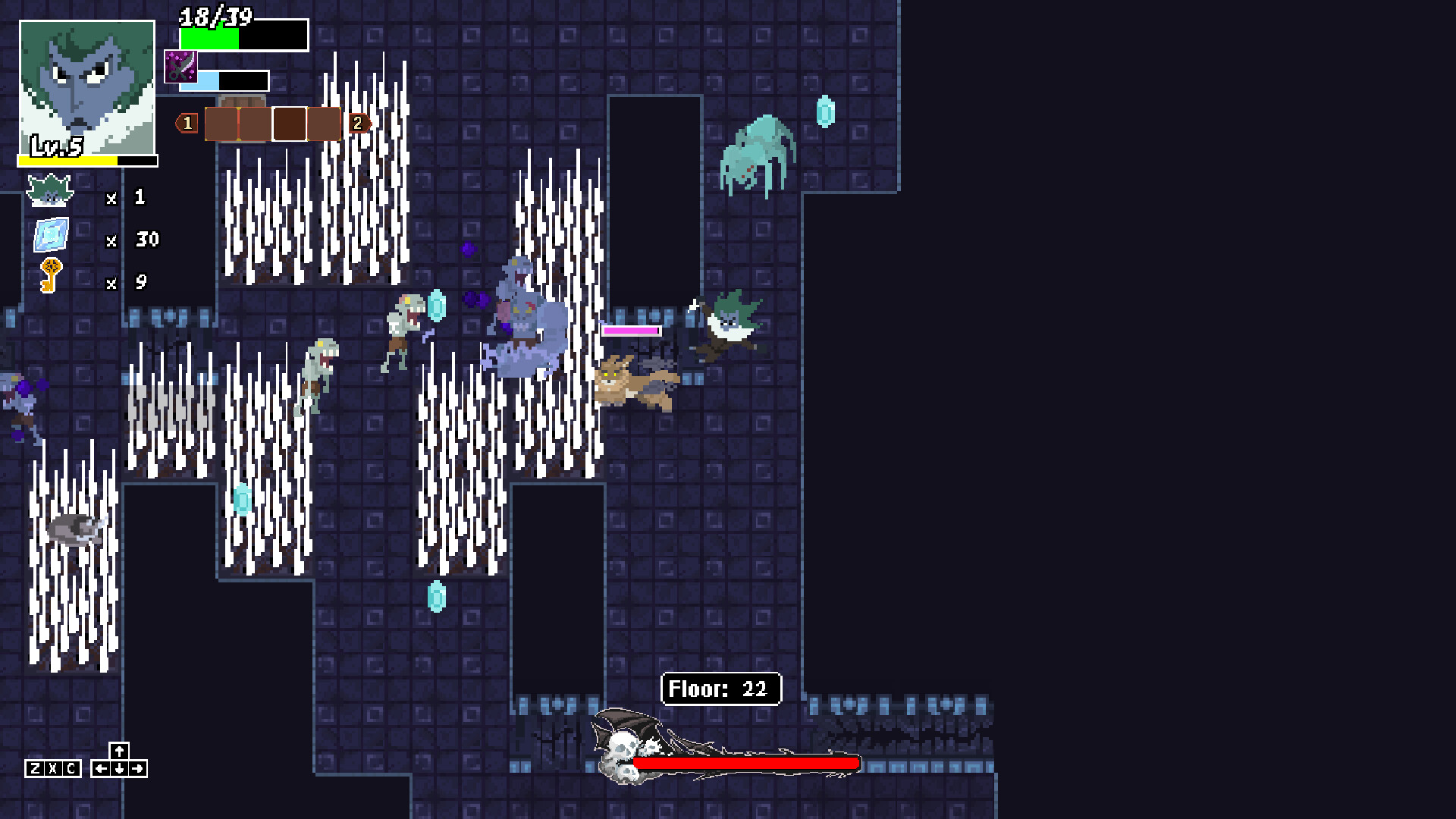
Task: Click the empty middle hotbar slot
Action: (290, 124)
